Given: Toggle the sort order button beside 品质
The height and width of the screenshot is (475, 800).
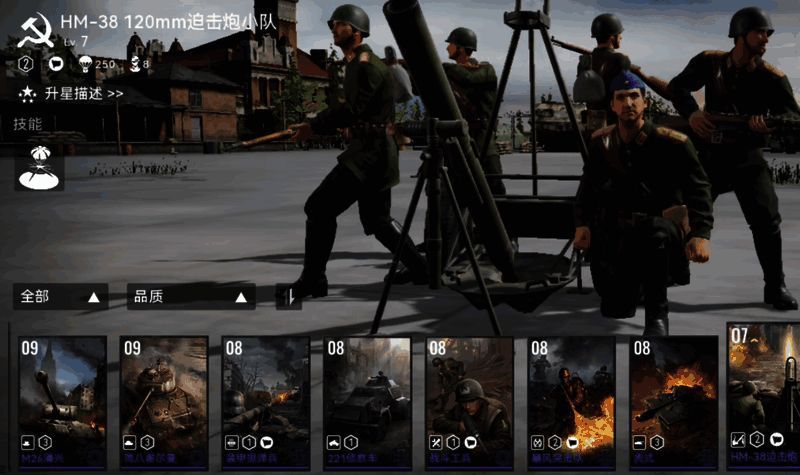Looking at the screenshot, I should coord(288,297).
